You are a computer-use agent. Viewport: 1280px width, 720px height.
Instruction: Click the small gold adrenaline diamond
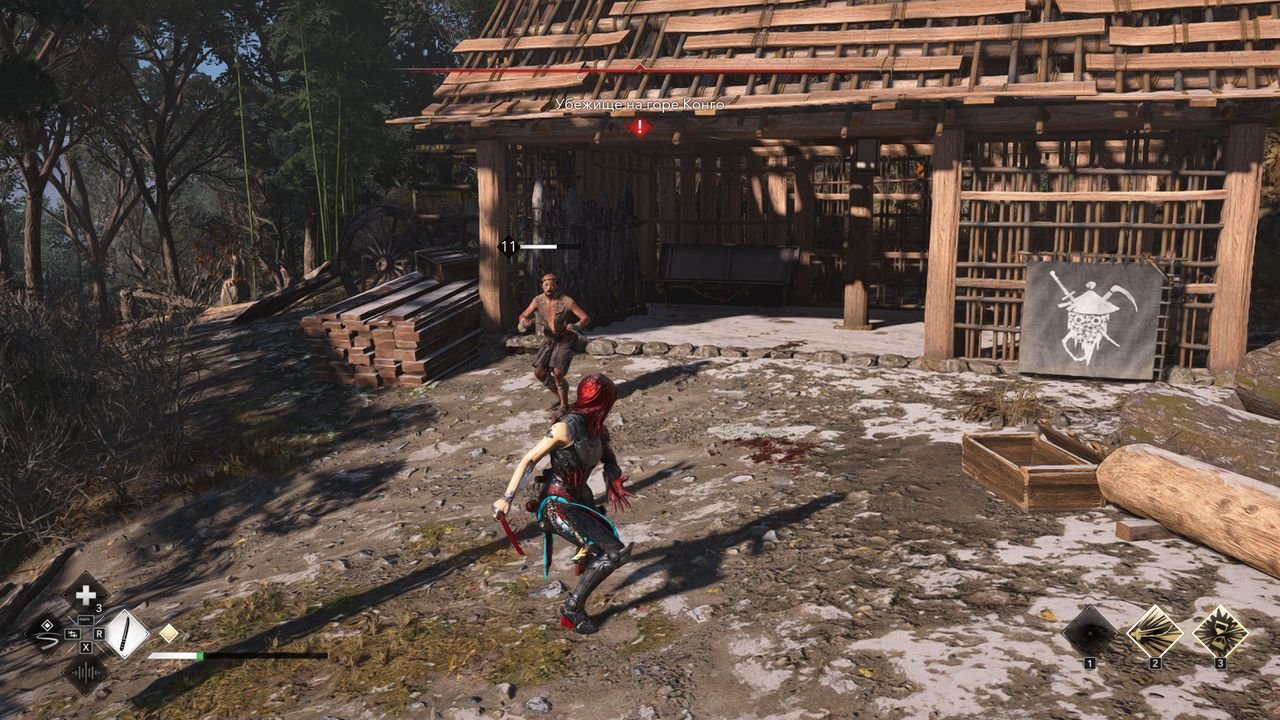(169, 633)
